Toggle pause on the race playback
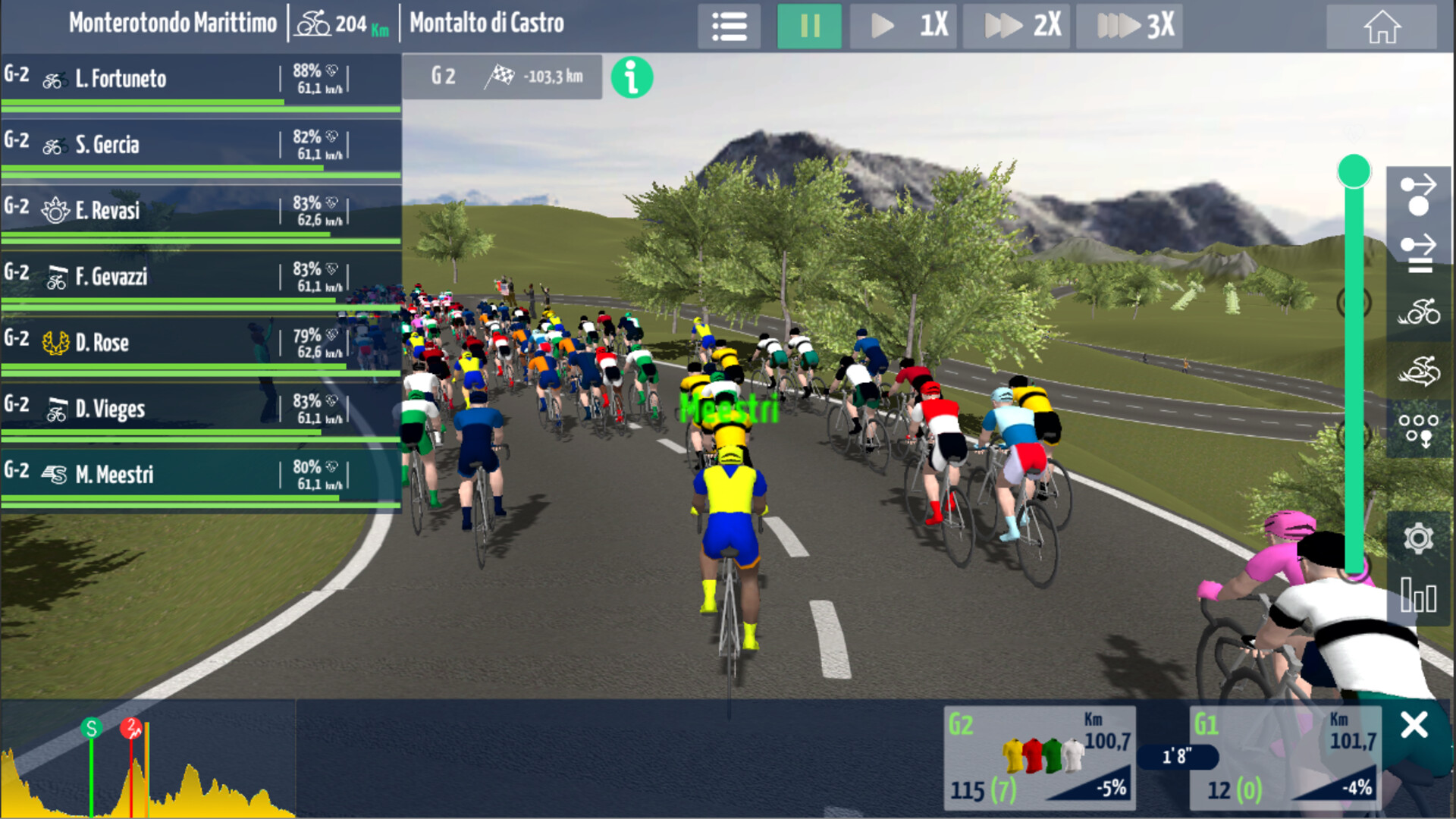This screenshot has height=819, width=1456. pos(809,25)
